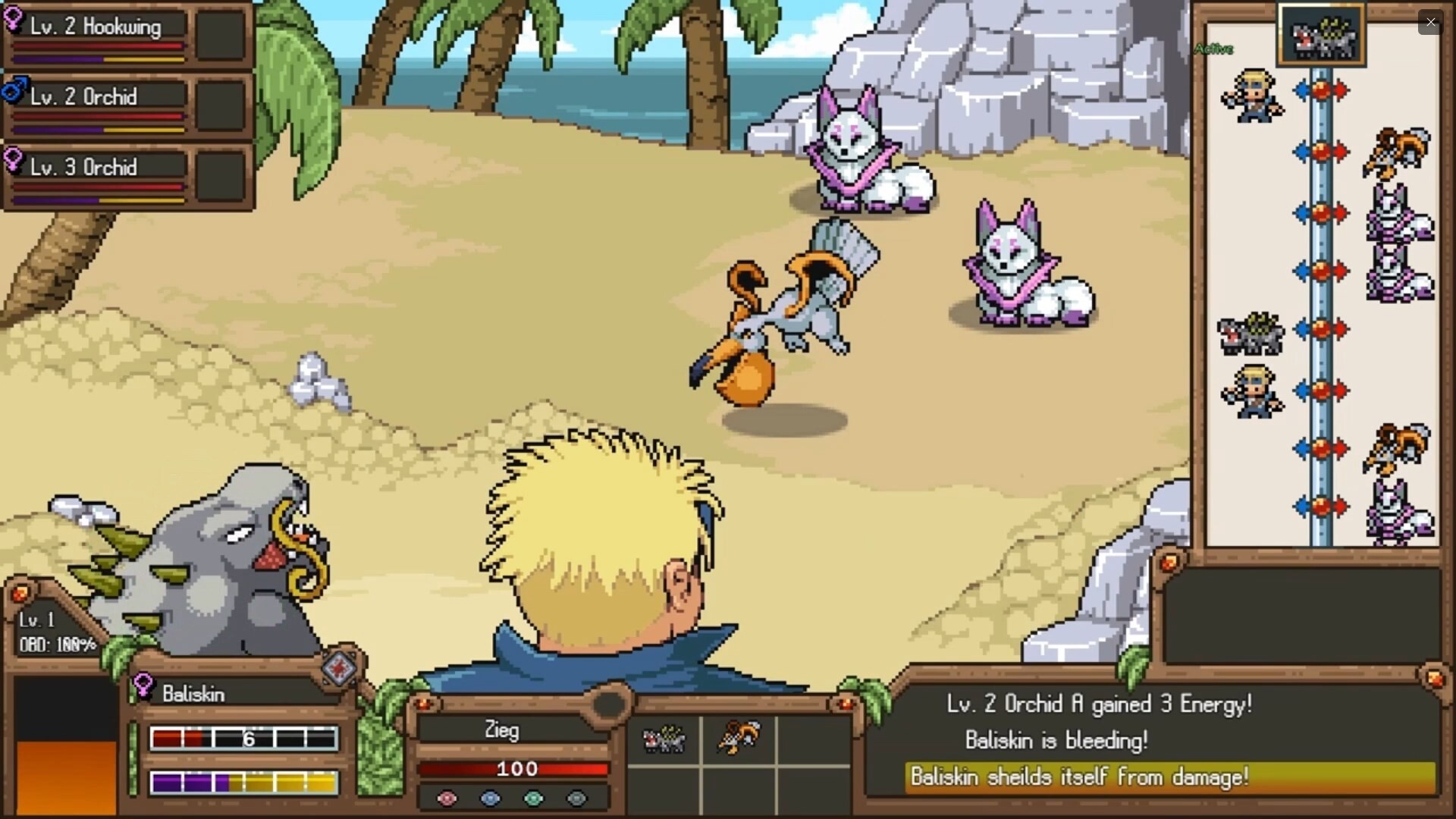Select the active Baliskin portrait atop the timeline

tap(1323, 34)
